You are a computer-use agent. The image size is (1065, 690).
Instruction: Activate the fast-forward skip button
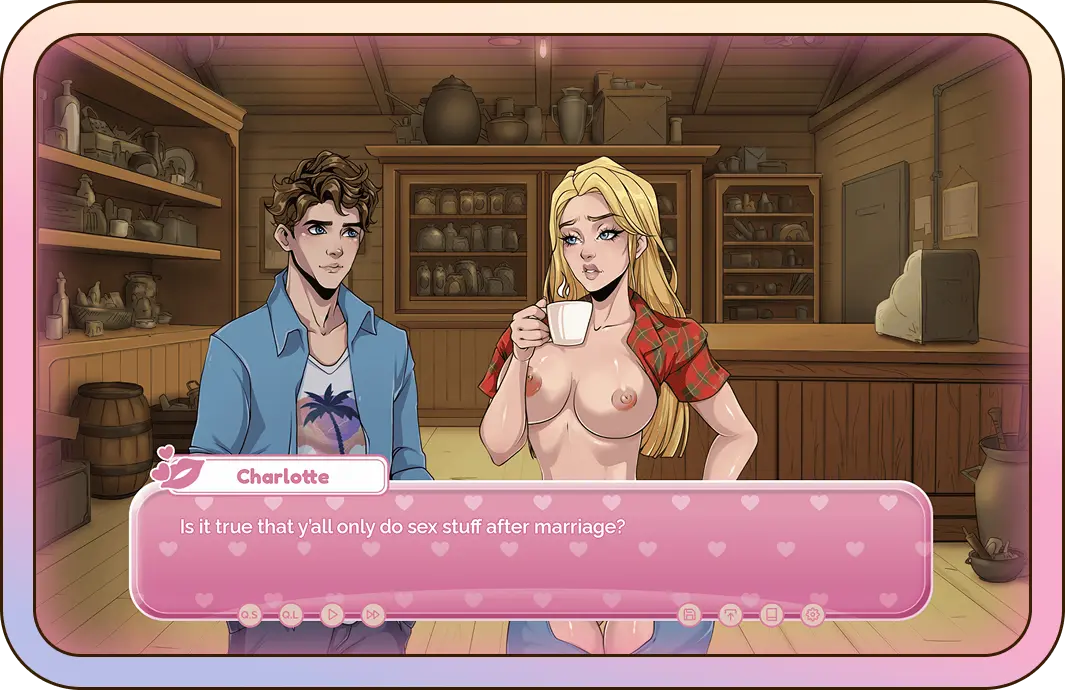click(x=373, y=615)
